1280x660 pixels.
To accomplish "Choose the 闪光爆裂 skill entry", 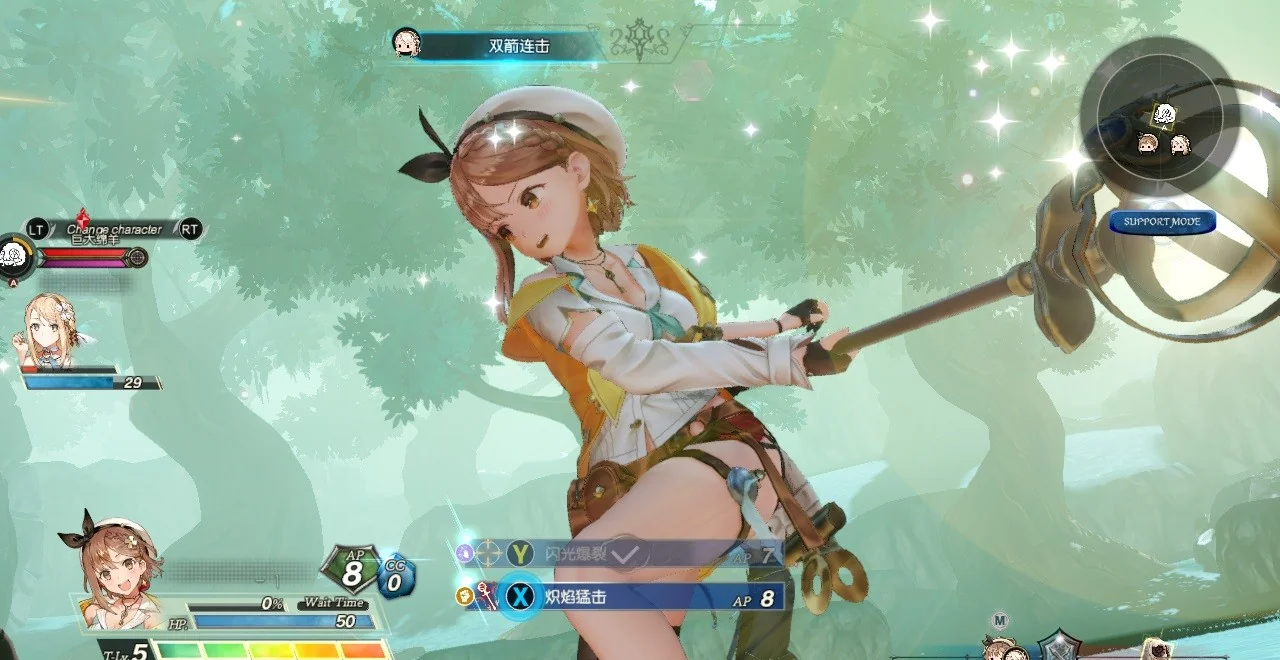I will pos(640,553).
